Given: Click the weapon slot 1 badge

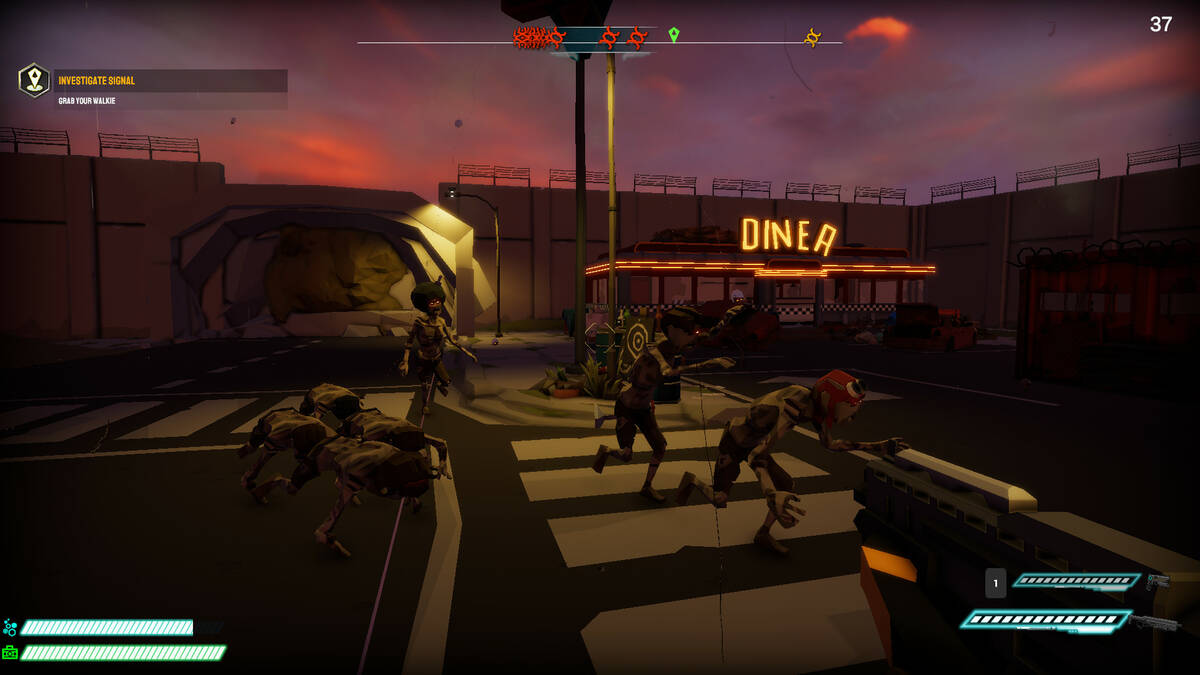Looking at the screenshot, I should coord(995,583).
